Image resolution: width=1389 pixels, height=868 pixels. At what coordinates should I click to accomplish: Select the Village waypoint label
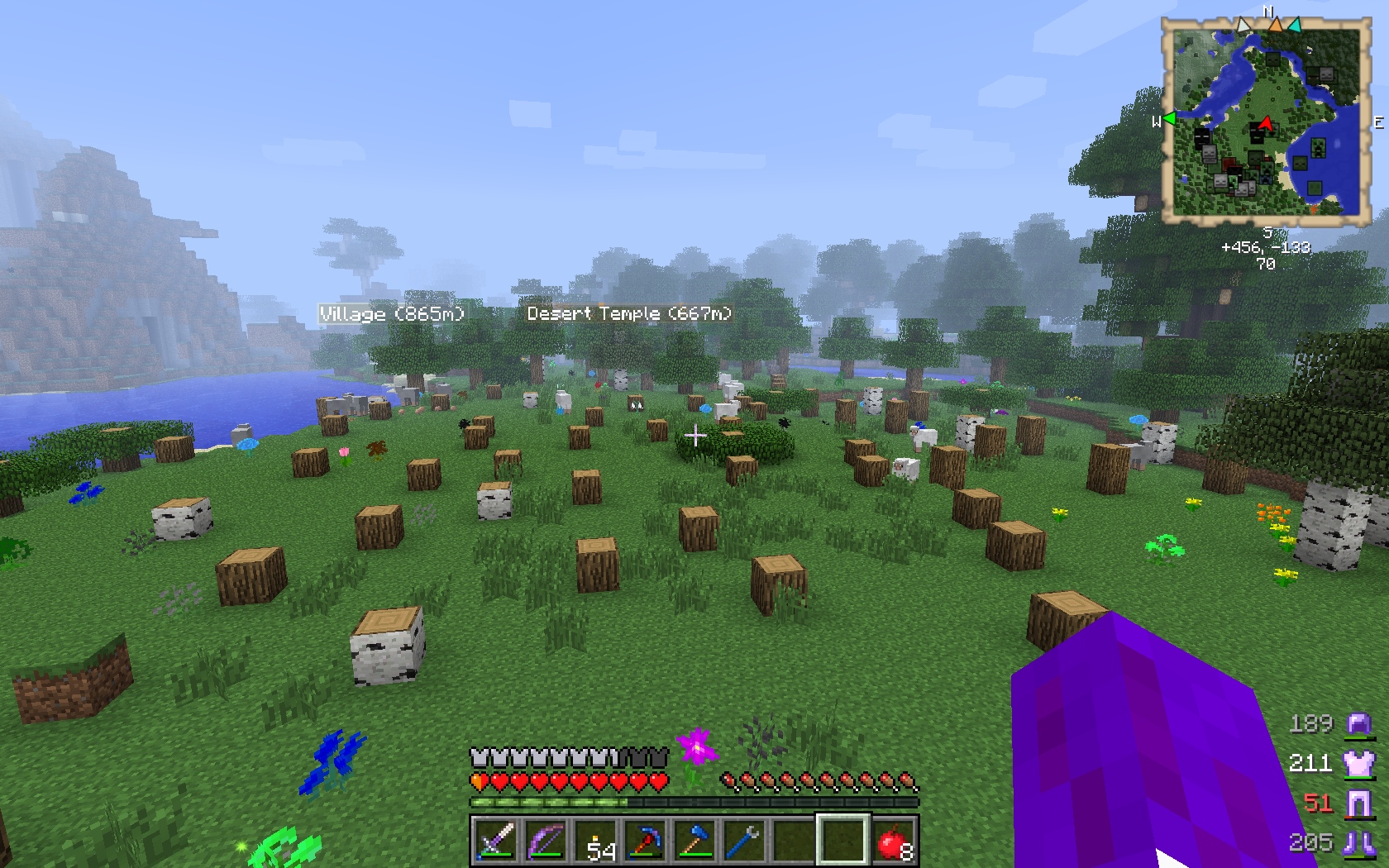click(392, 313)
